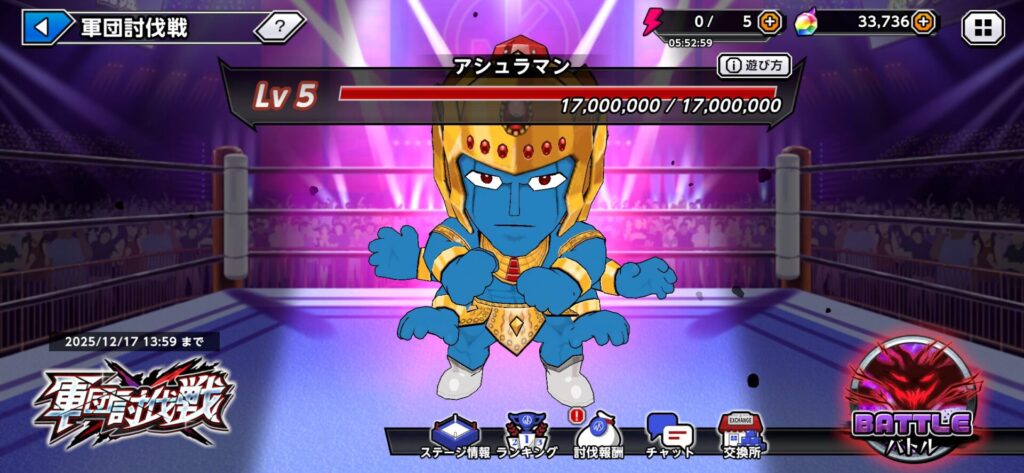Viewport: 1024px width, 473px height.
Task: Add battle energy with the plus button
Action: (769, 21)
